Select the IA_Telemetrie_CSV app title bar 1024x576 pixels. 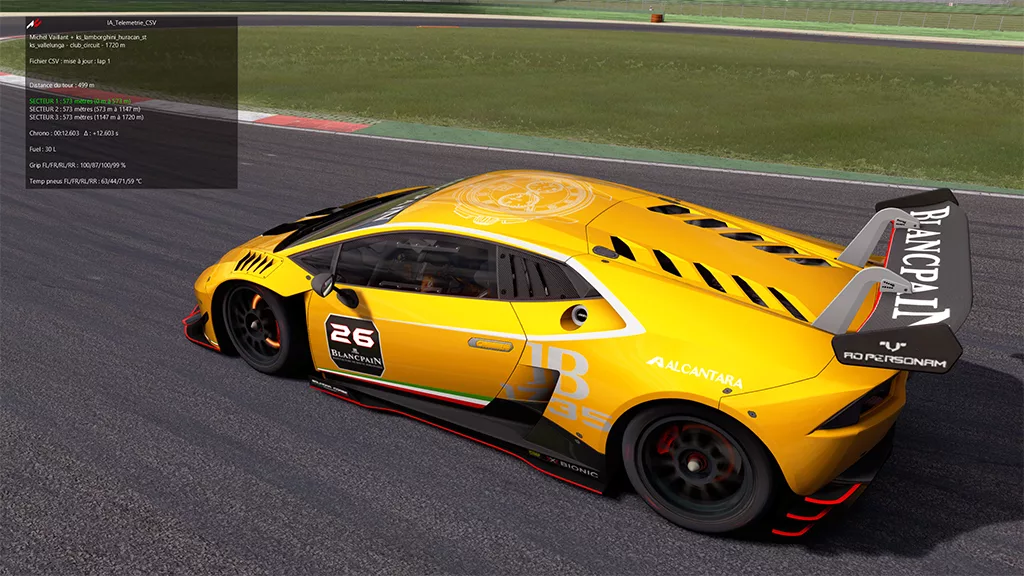[x=131, y=22]
